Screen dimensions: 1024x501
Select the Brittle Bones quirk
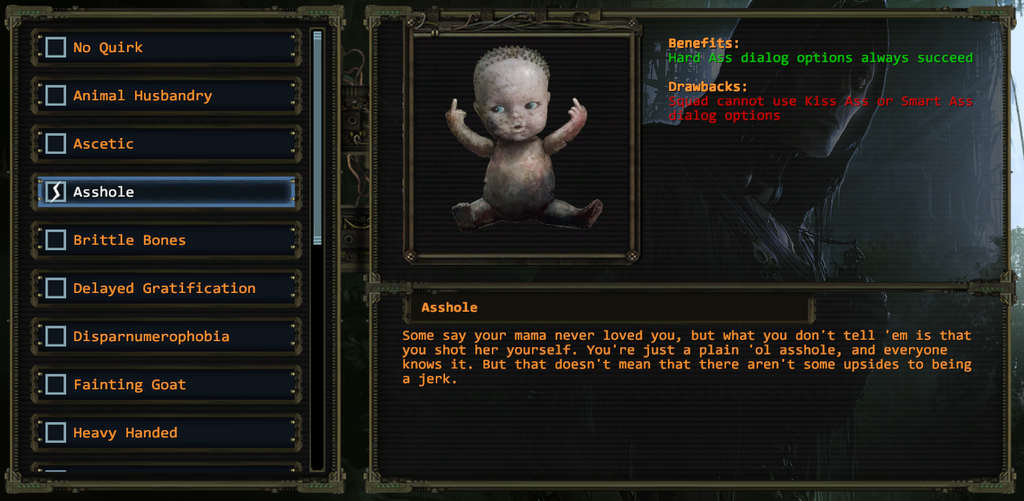(56, 240)
